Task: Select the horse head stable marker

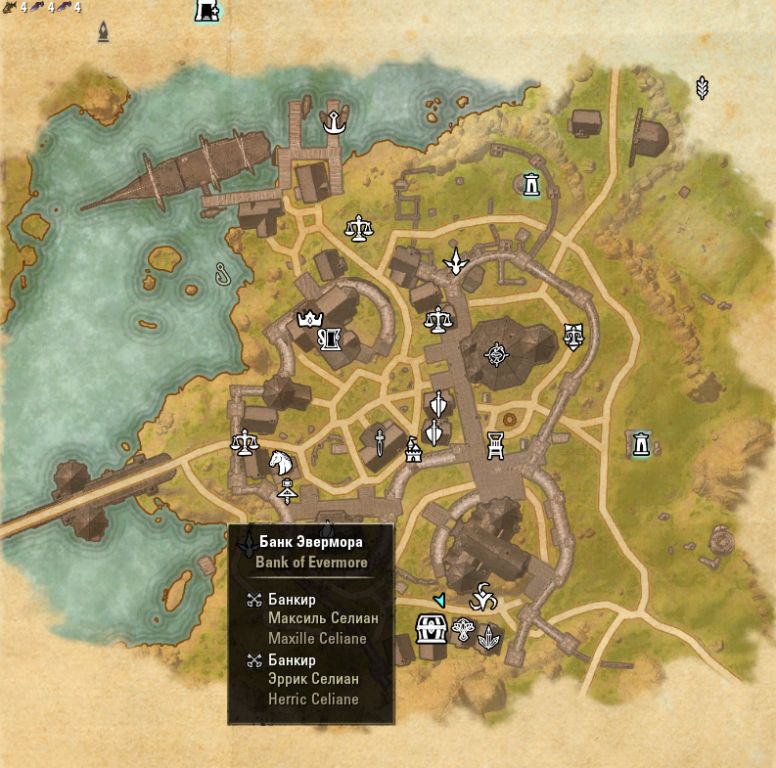Action: point(279,463)
